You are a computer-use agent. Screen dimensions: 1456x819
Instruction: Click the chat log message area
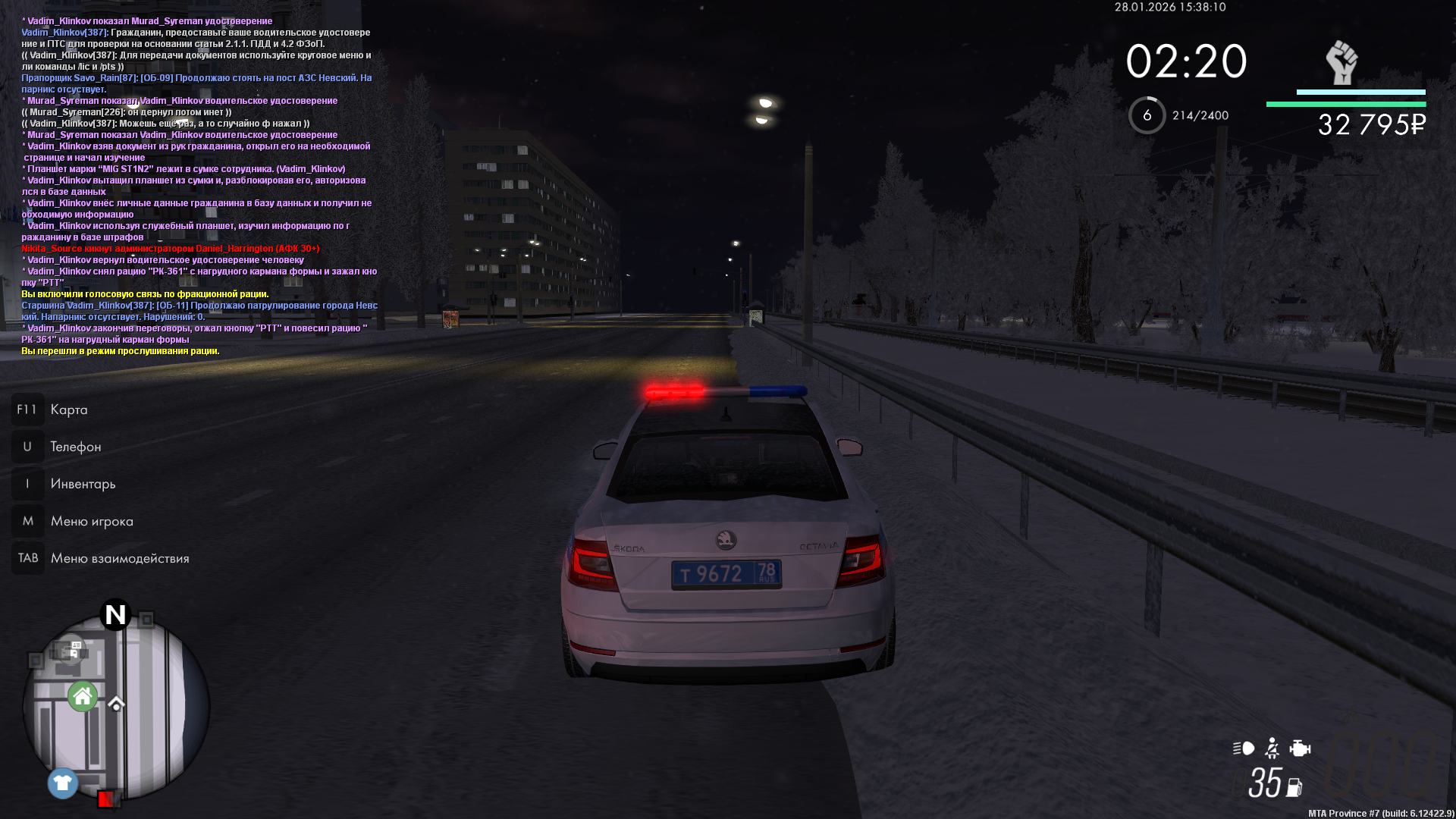pos(197,186)
